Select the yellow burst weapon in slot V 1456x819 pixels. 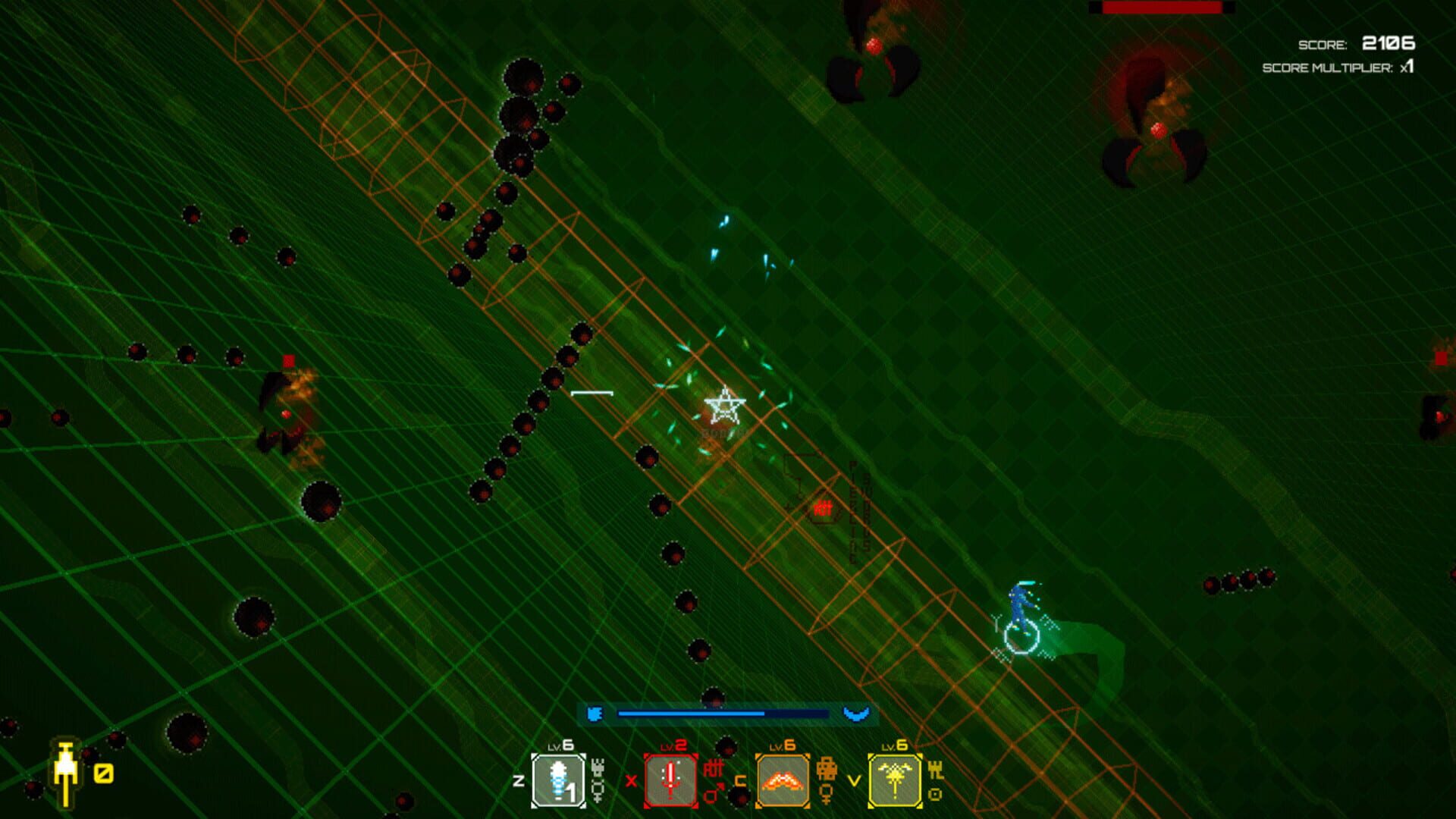point(895,780)
